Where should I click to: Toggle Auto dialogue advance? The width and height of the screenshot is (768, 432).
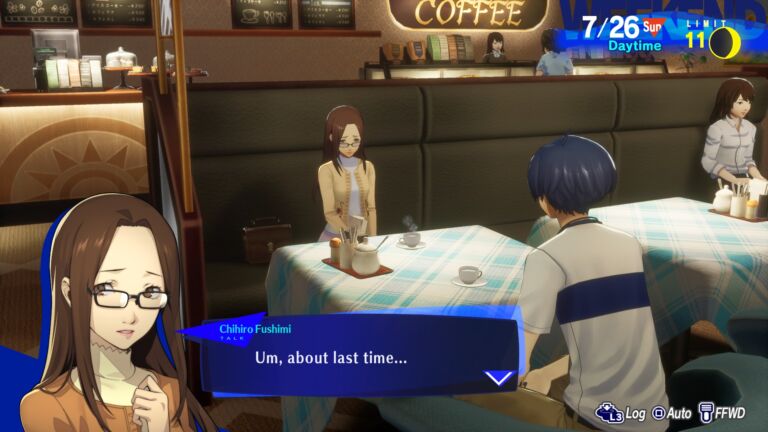pyautogui.click(x=672, y=412)
